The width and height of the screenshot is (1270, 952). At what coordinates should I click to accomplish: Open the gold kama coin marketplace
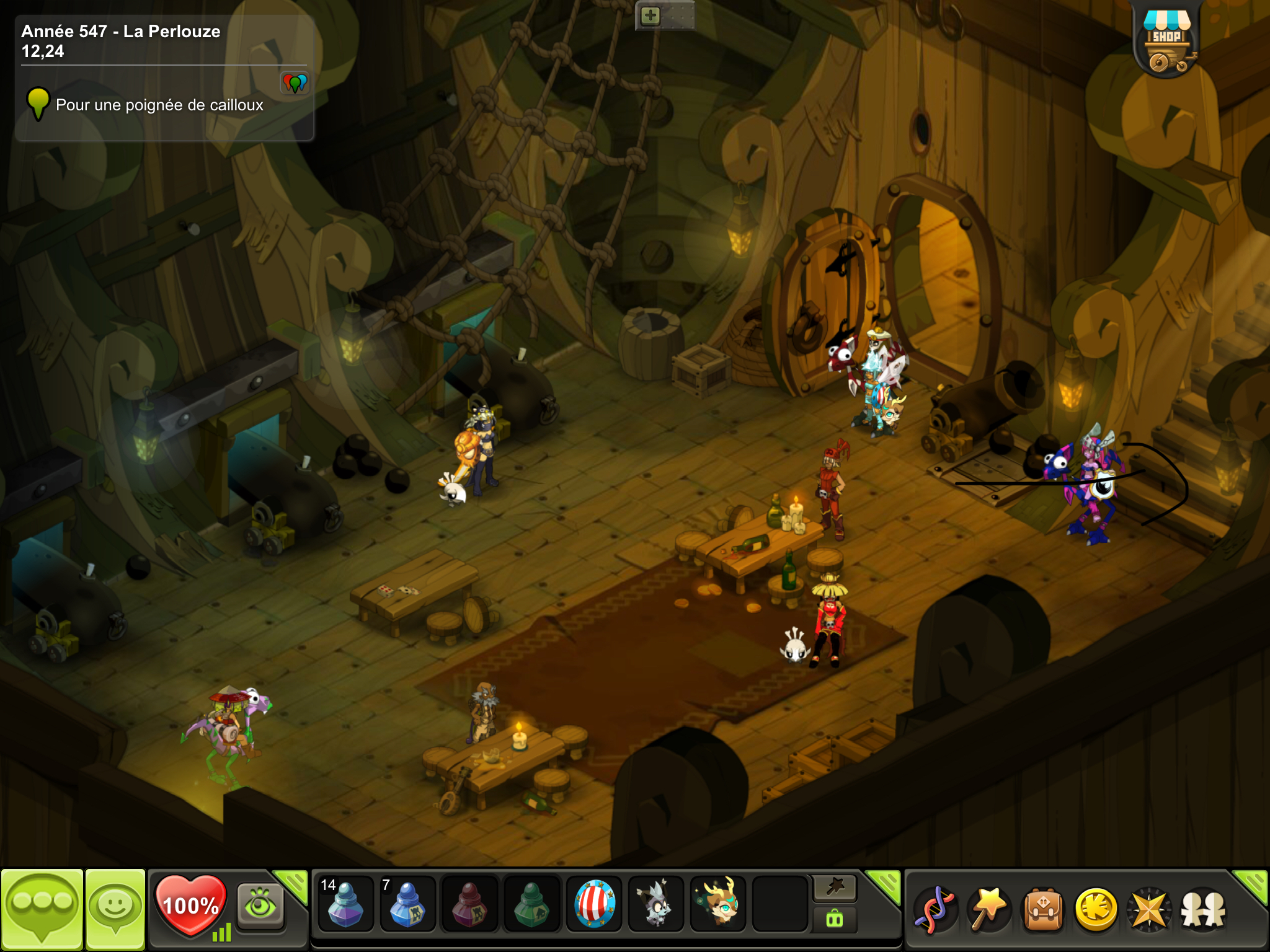coord(1096,909)
